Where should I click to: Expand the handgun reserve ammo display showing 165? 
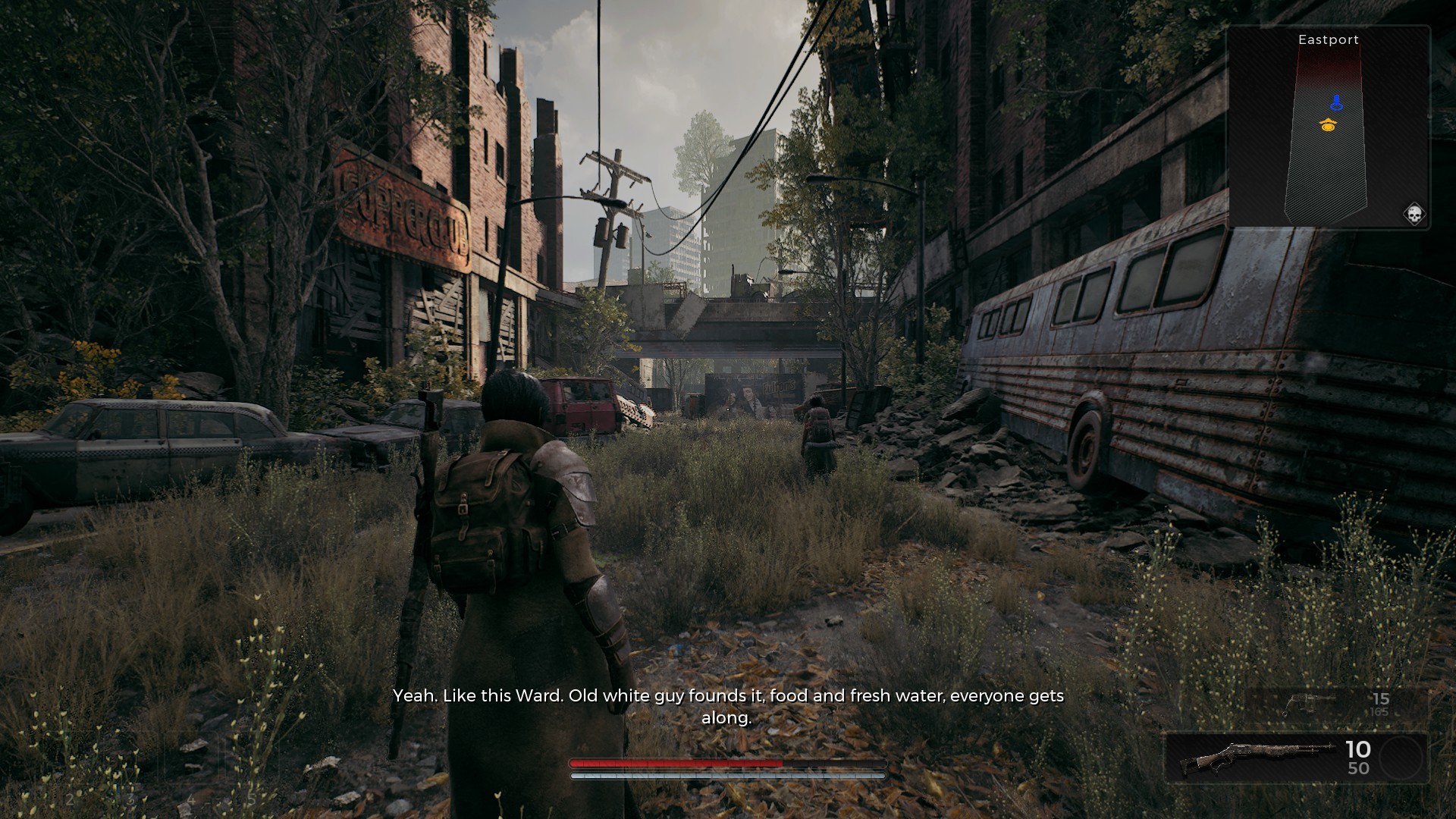point(1378,712)
